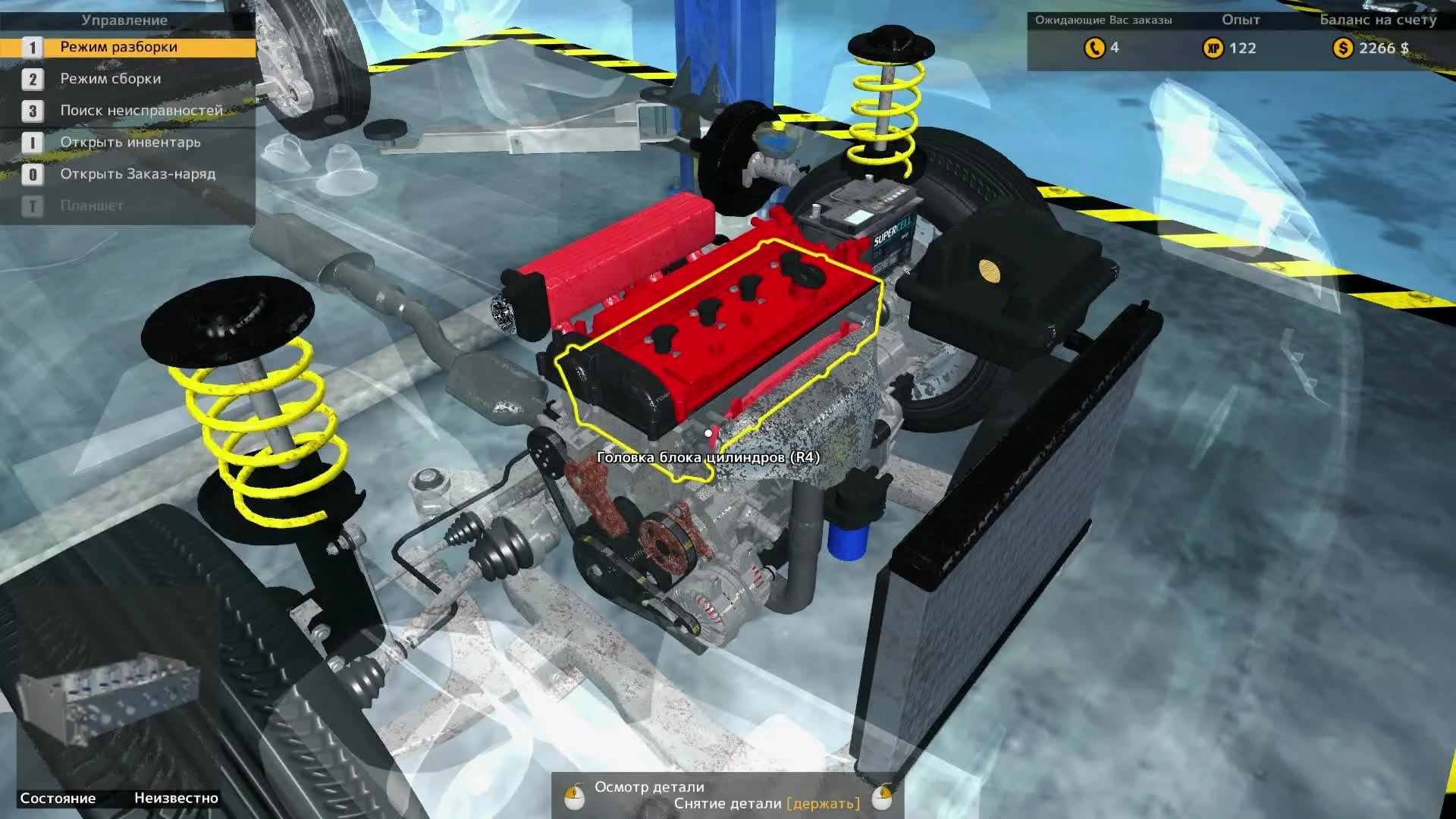Click the 'I' hotkey icon for inventory
The width and height of the screenshot is (1456, 819).
[31, 142]
